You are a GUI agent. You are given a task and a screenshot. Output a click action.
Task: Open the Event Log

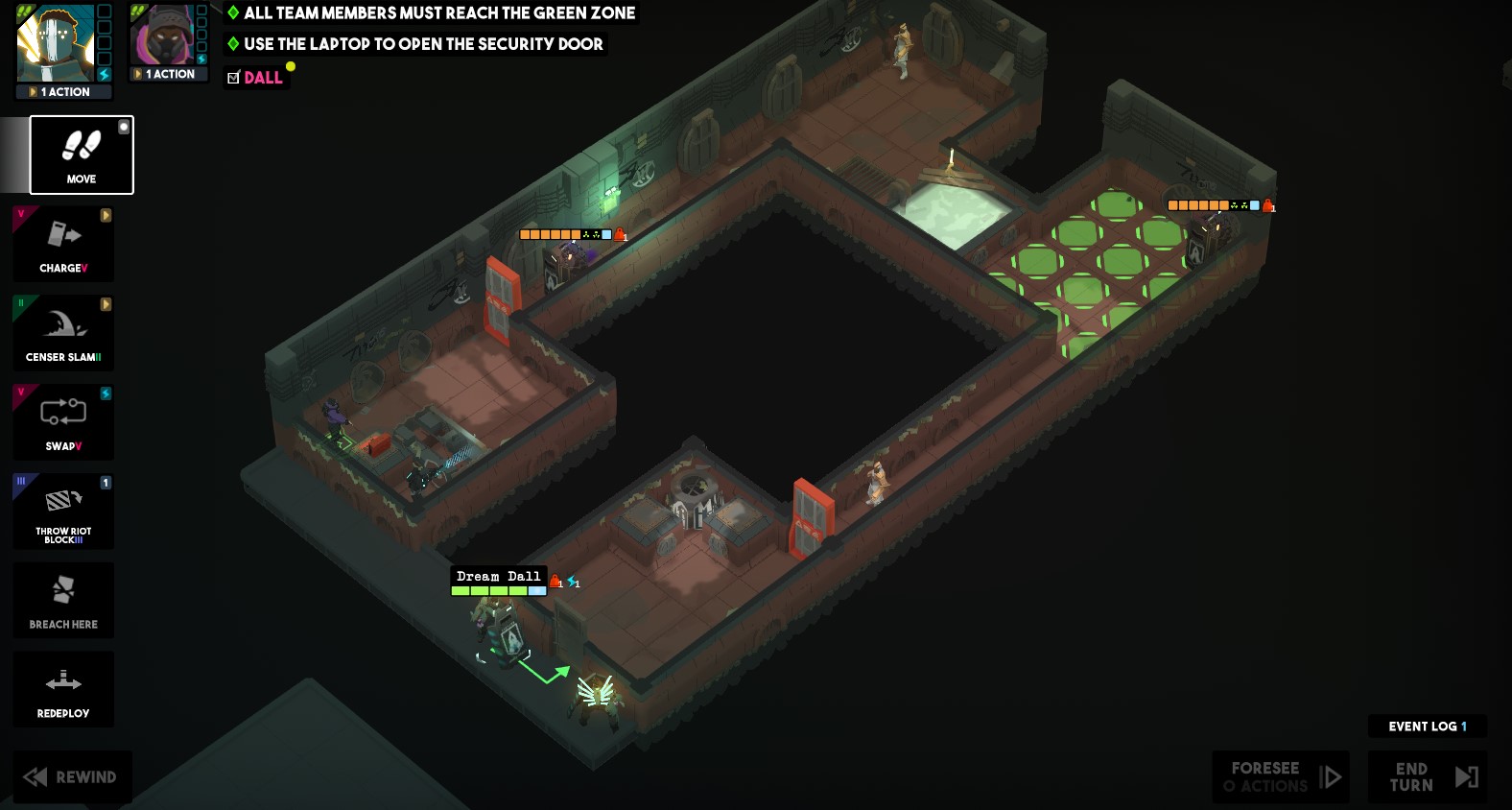point(1427,727)
